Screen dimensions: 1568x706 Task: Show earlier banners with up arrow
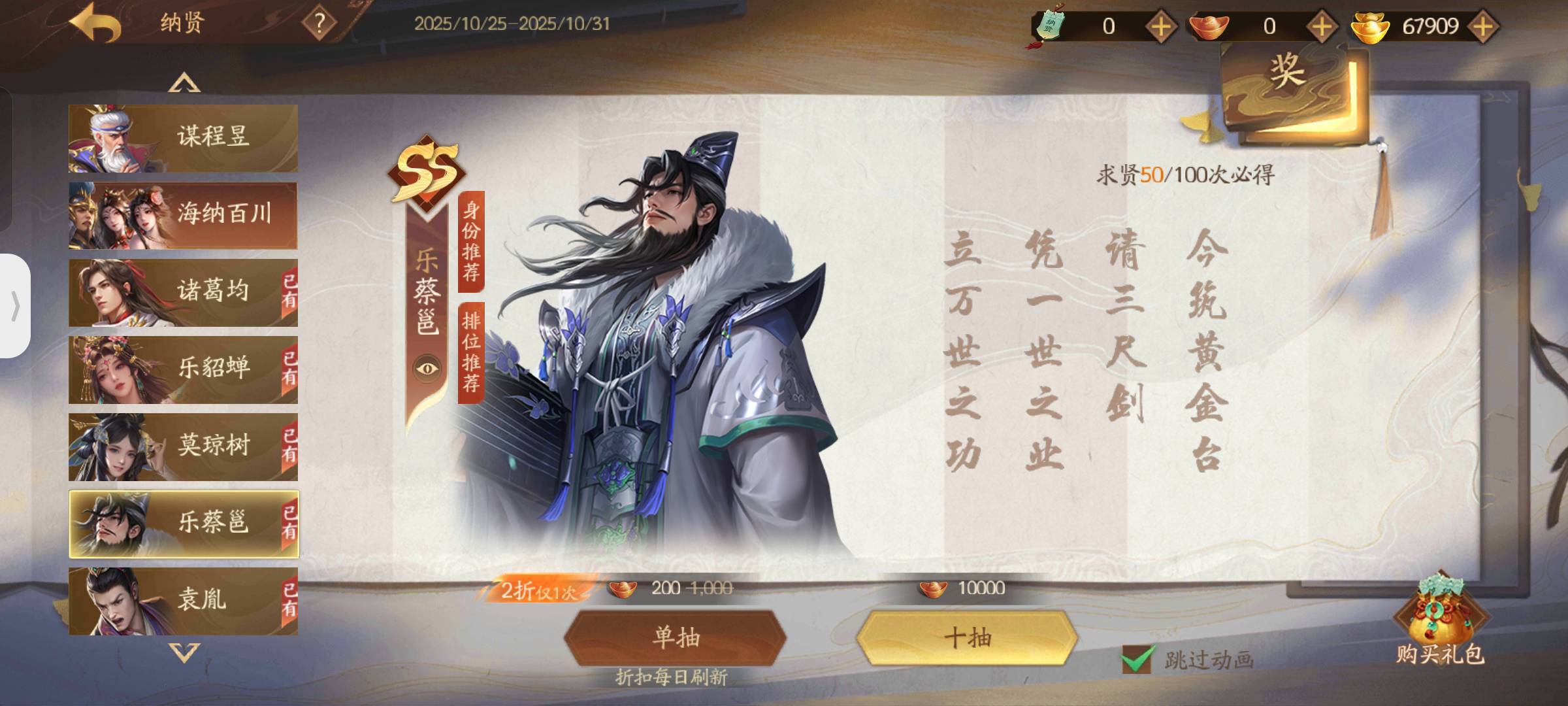pyautogui.click(x=184, y=83)
